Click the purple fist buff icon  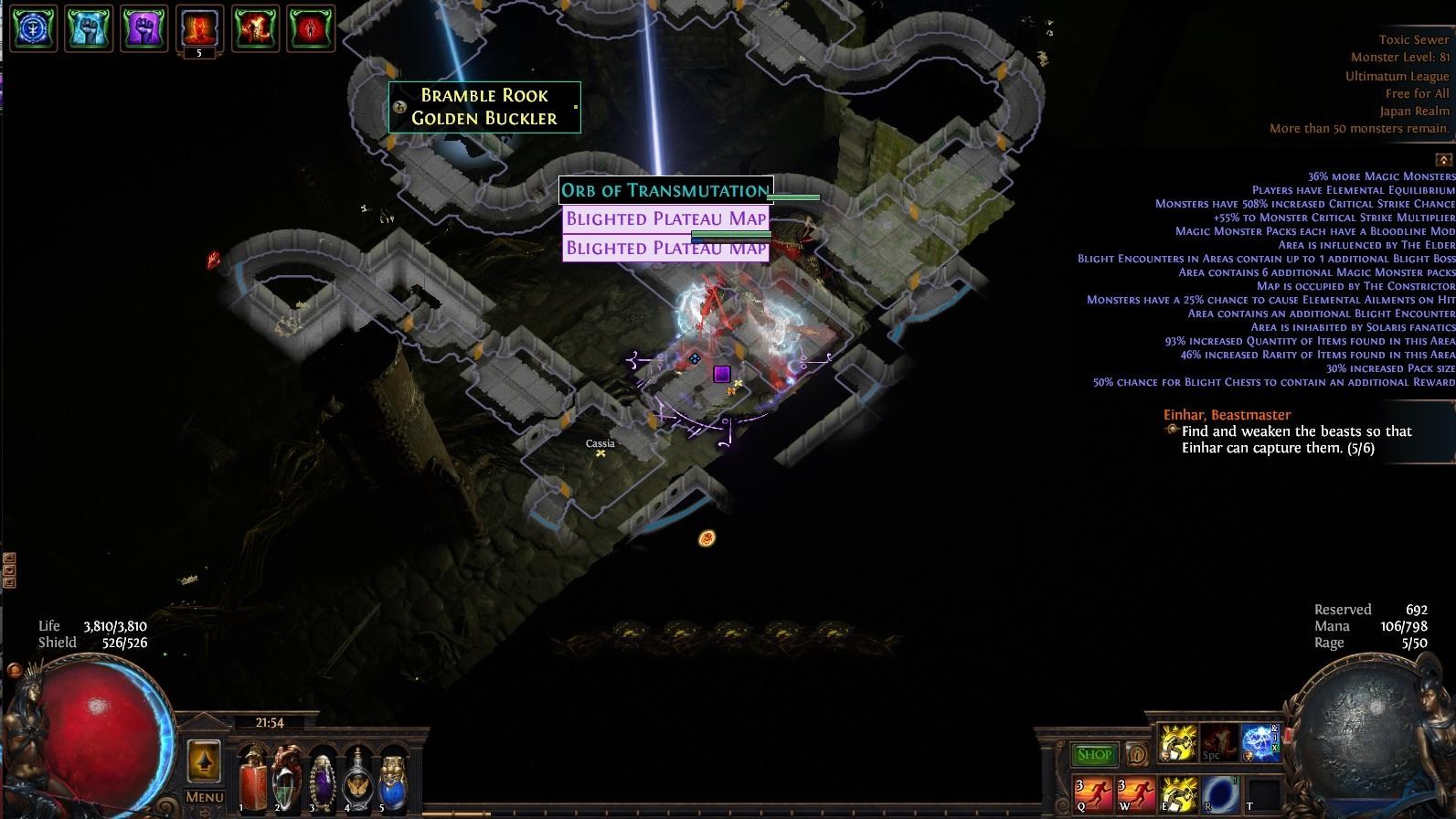[x=143, y=28]
